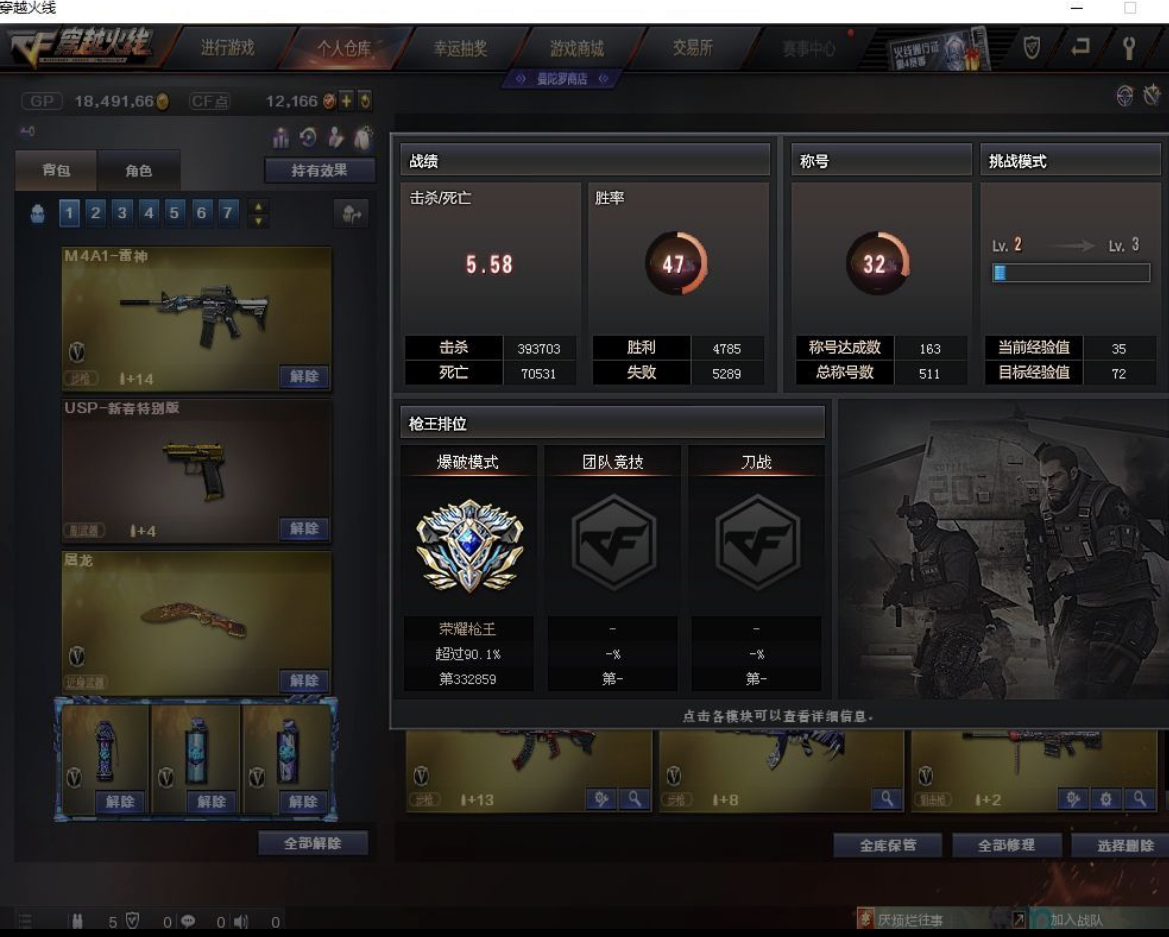View the 爆破模式 ranked badge details

469,546
